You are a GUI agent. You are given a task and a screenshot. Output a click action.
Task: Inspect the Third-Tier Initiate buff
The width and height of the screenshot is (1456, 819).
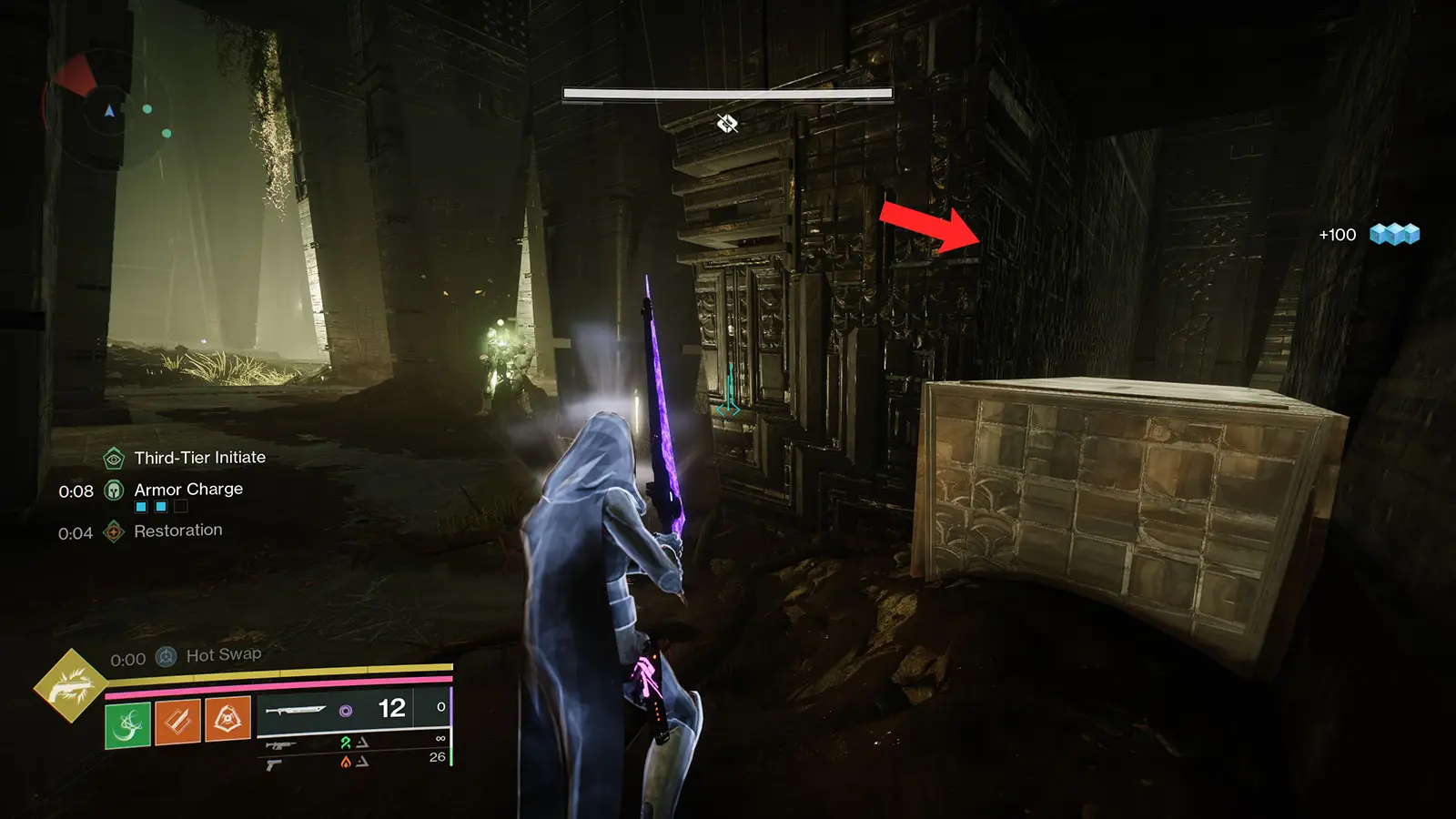pos(114,458)
